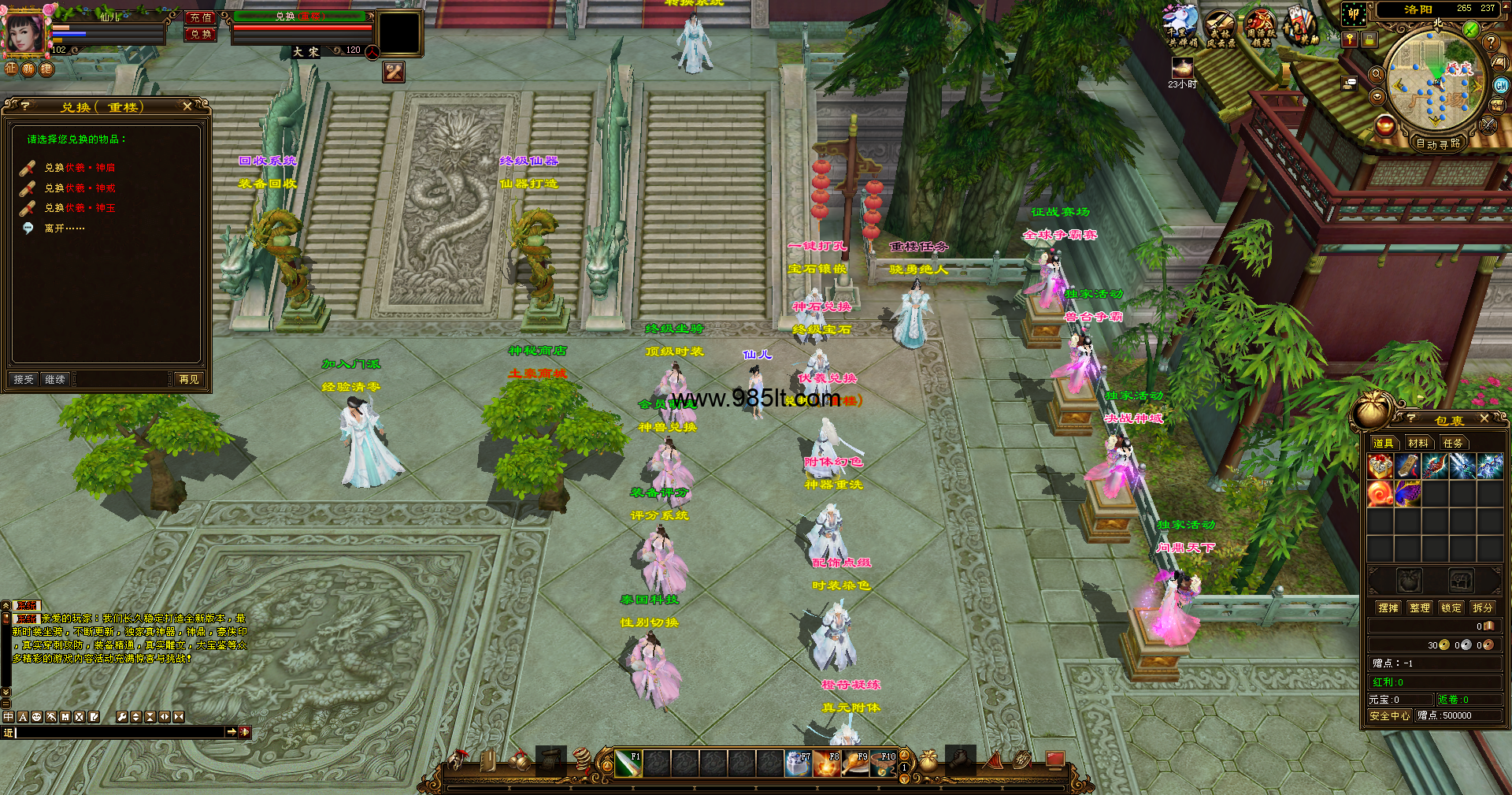This screenshot has width=1512, height=795.
Task: Choose the 兑换伏羲·神启 exchange option
Action: 80,168
